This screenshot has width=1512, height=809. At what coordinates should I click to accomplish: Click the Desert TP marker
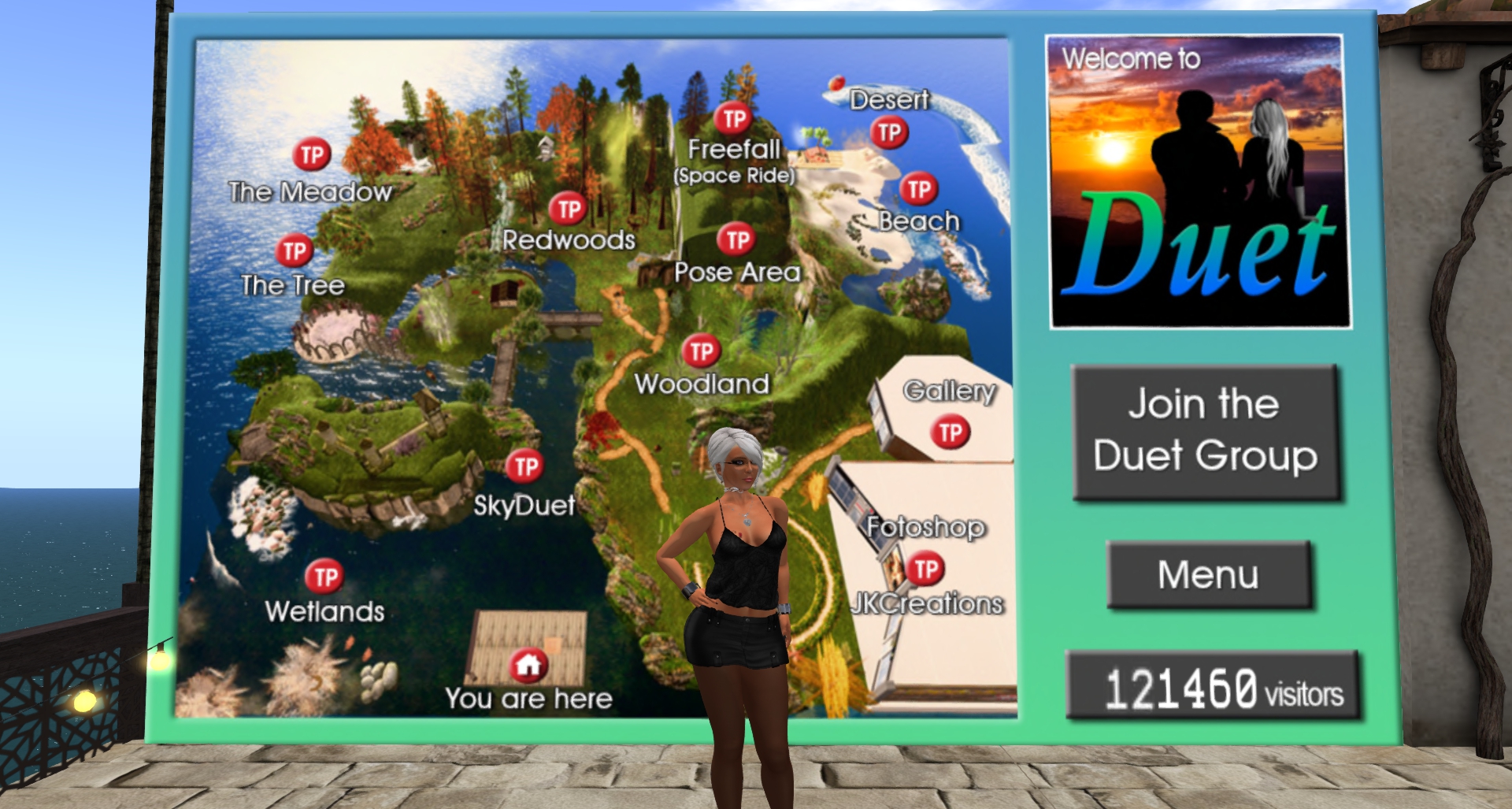coord(889,132)
